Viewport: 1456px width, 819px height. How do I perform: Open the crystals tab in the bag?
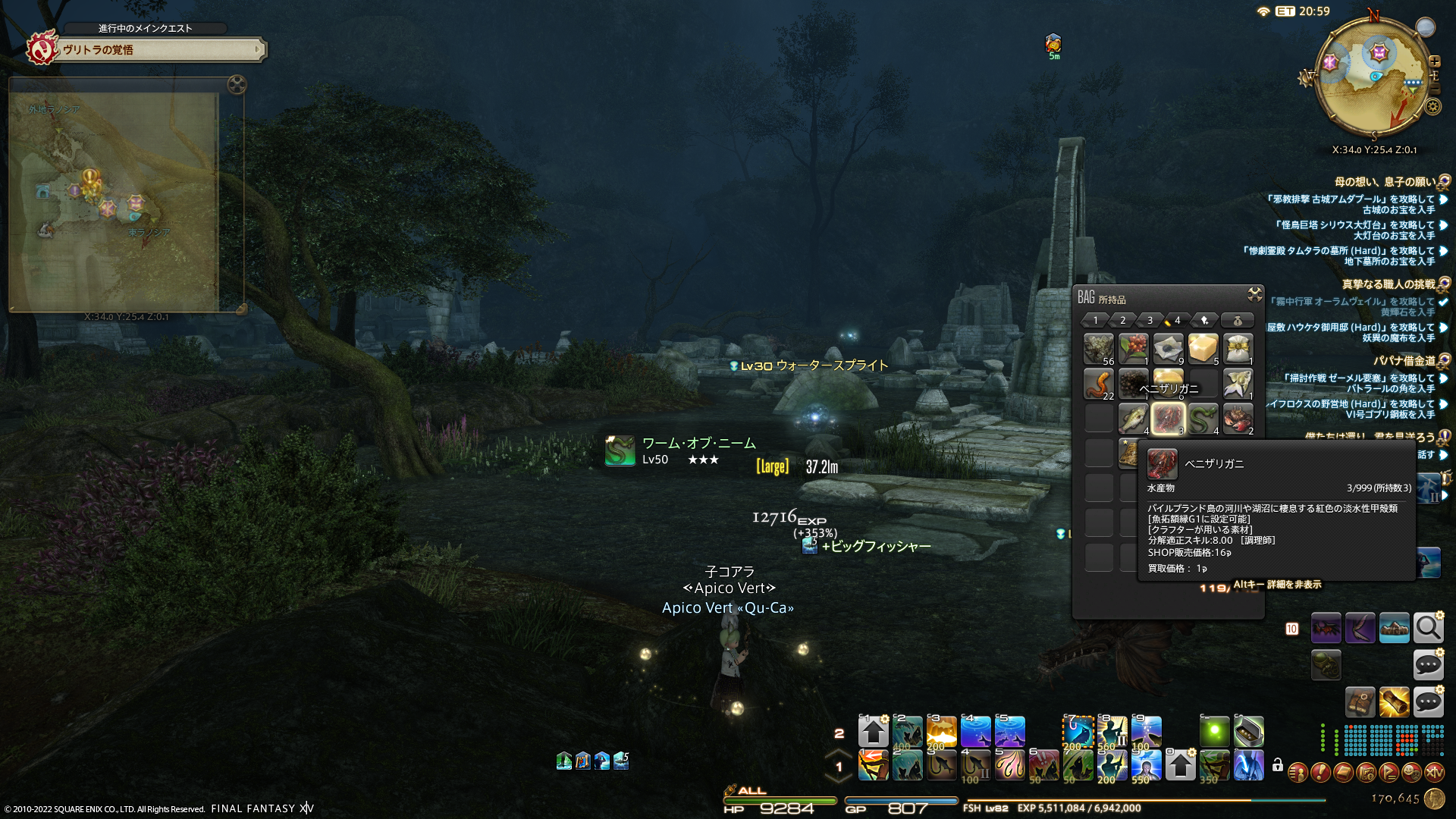pos(1205,320)
